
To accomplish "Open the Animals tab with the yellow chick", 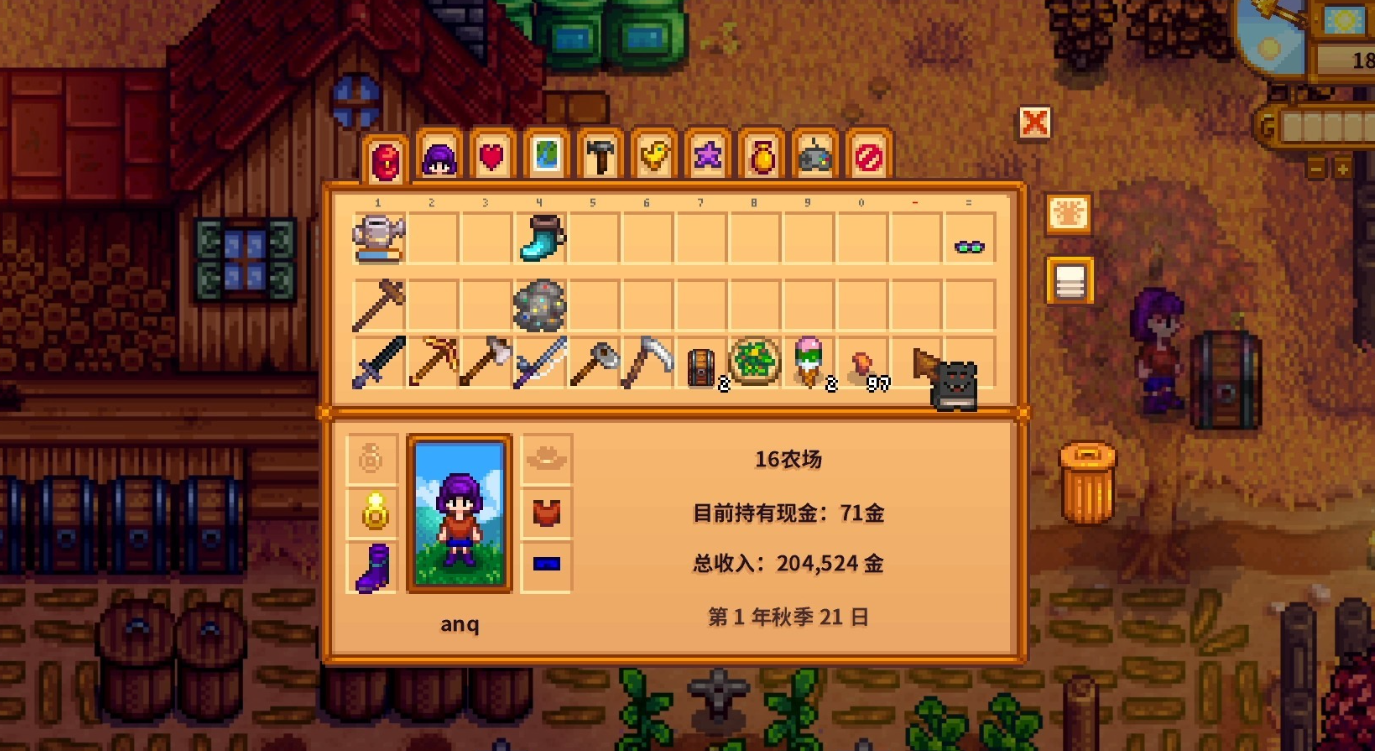I will pyautogui.click(x=654, y=158).
